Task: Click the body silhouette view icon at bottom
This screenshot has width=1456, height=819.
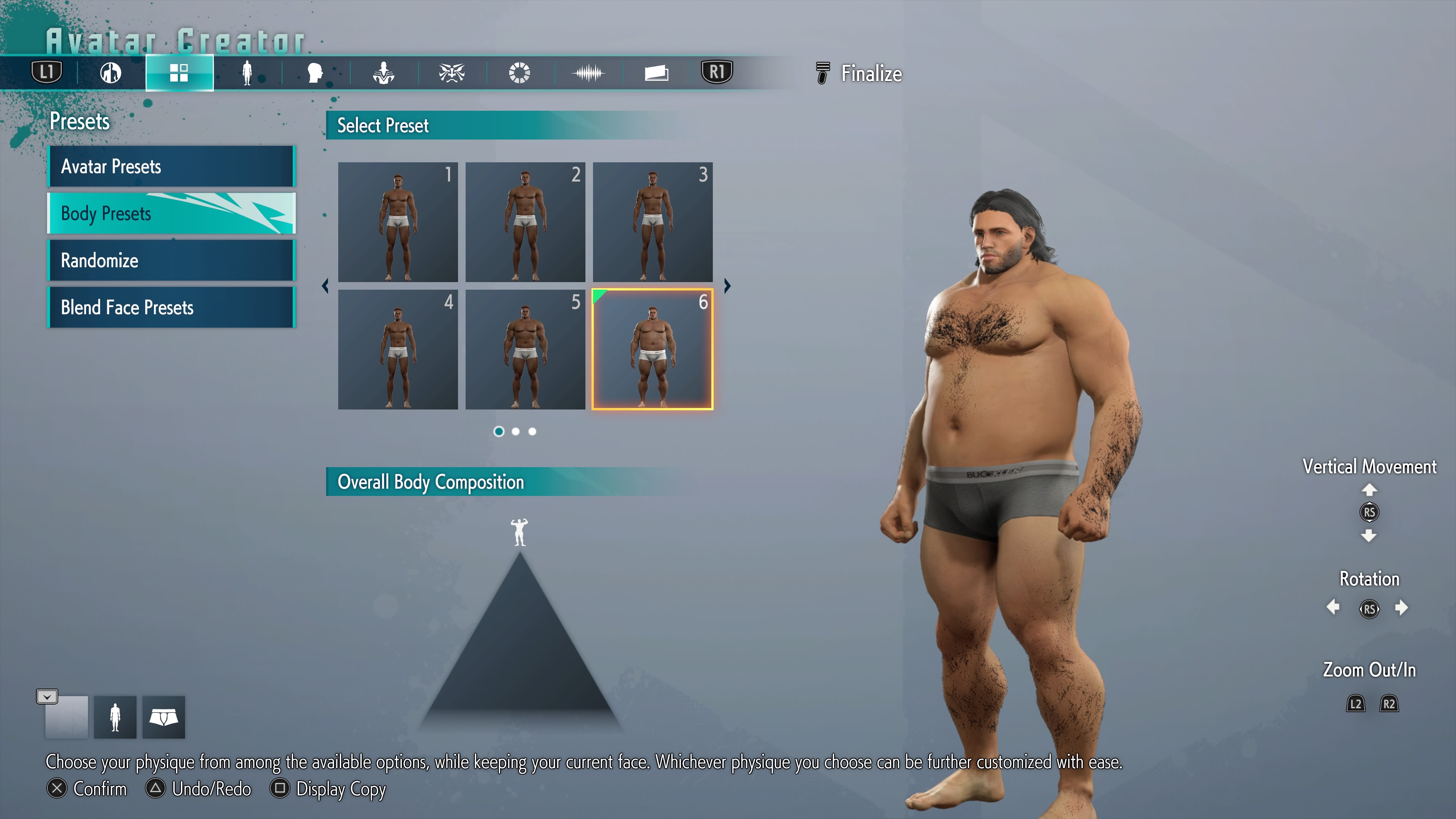Action: pyautogui.click(x=115, y=717)
